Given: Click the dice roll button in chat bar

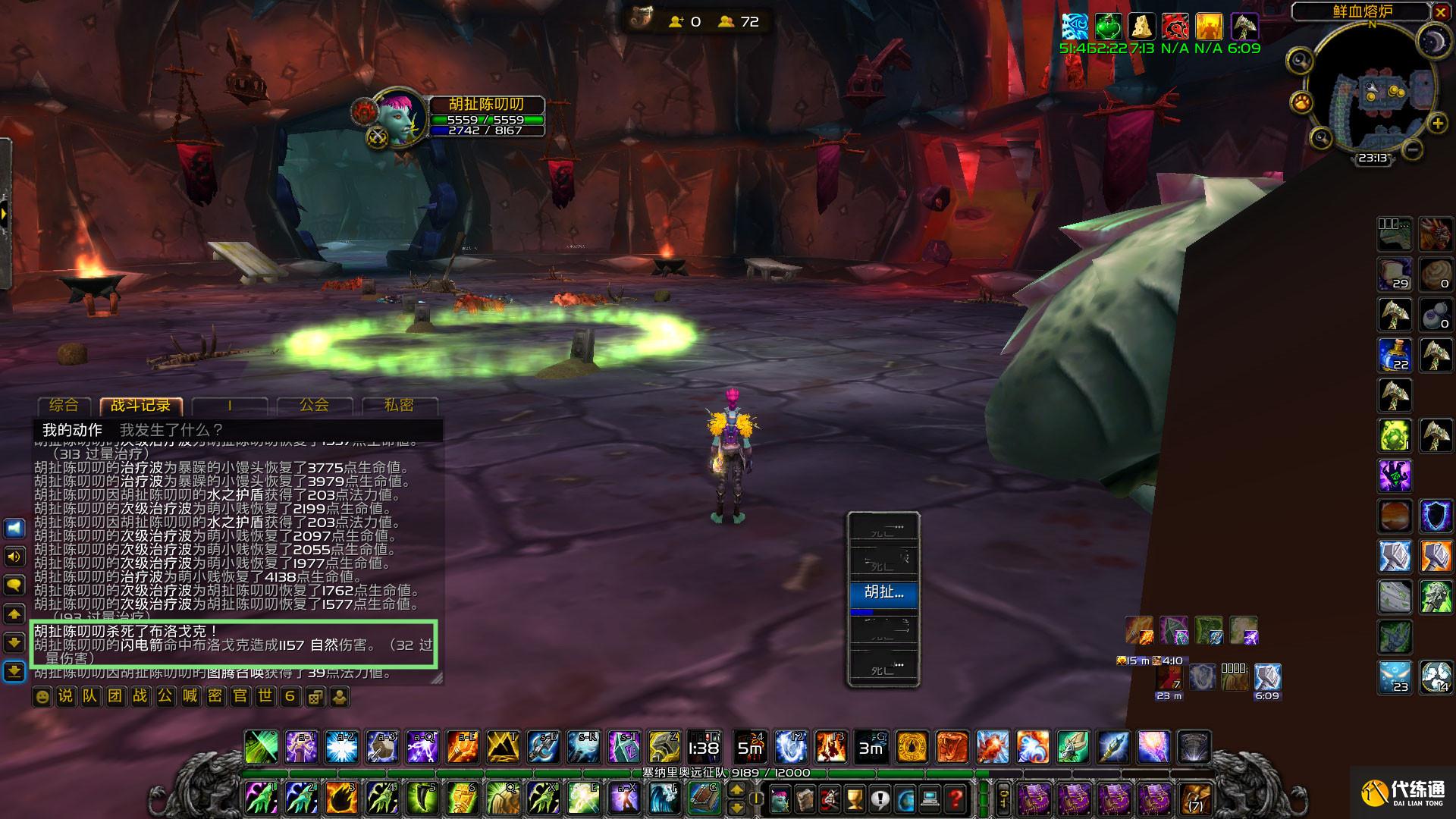Looking at the screenshot, I should [x=315, y=696].
